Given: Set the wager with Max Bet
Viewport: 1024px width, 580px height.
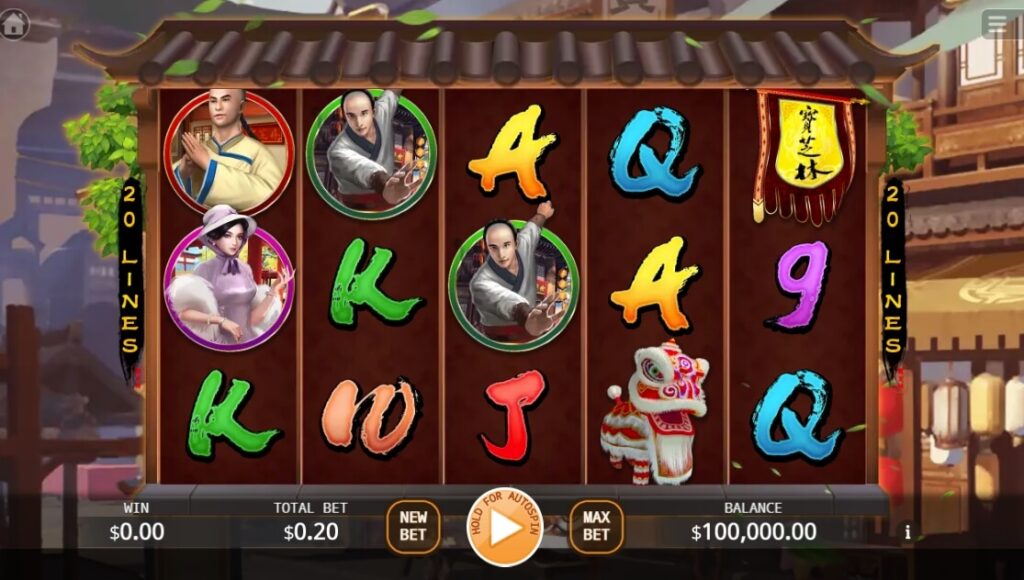Looking at the screenshot, I should coord(596,526).
